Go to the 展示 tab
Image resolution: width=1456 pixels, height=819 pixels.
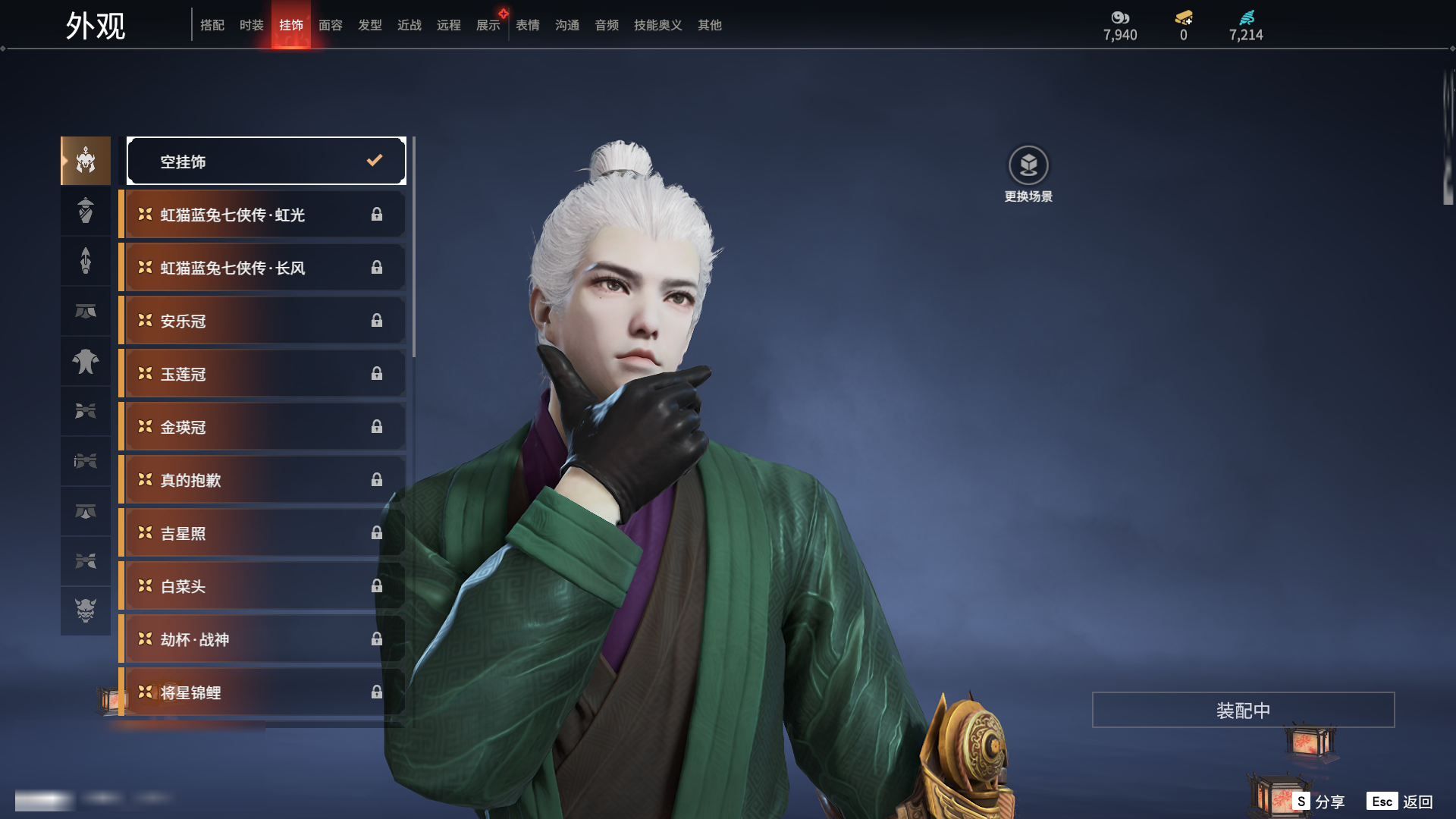pyautogui.click(x=488, y=25)
